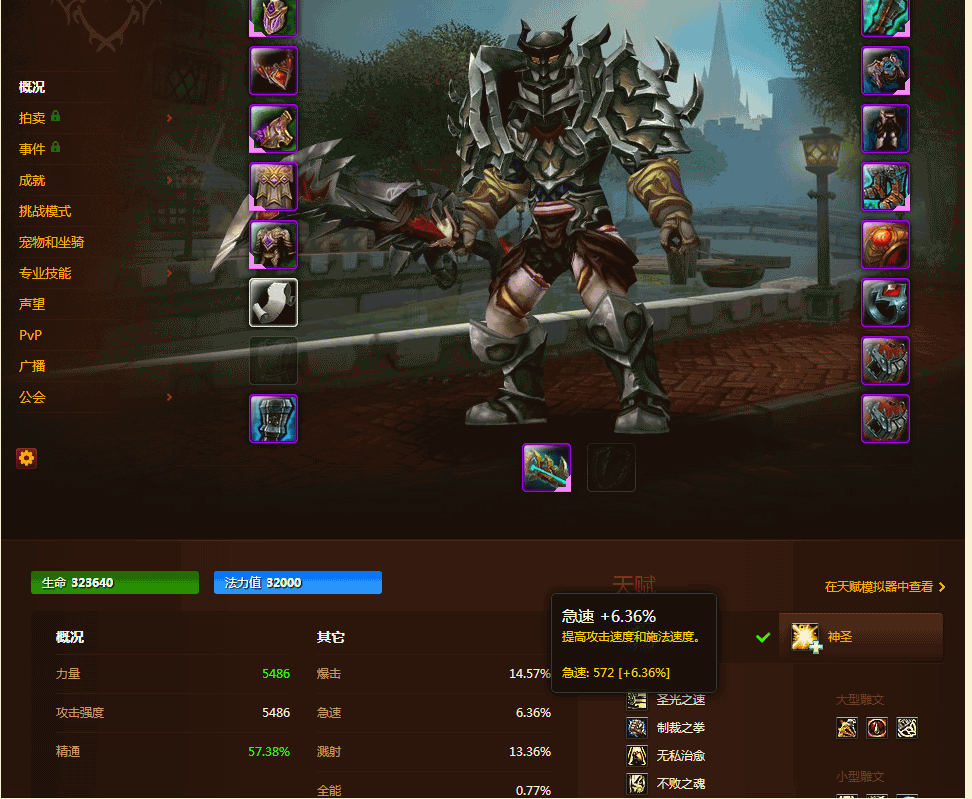View the 声望 reputation page
Viewport: 972px width, 799px height.
31,304
